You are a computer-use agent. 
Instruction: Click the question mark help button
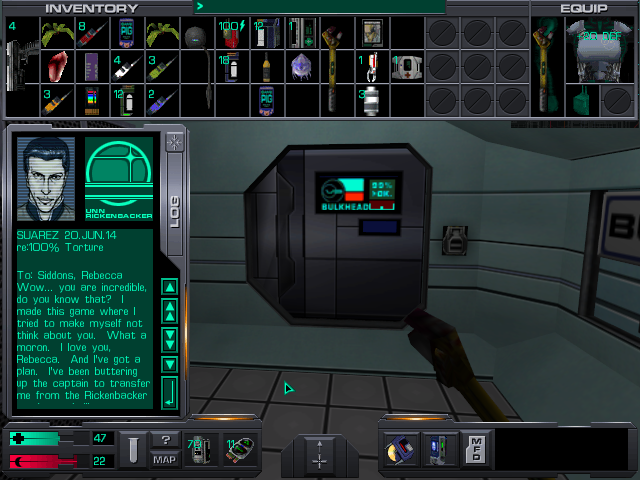tap(165, 440)
